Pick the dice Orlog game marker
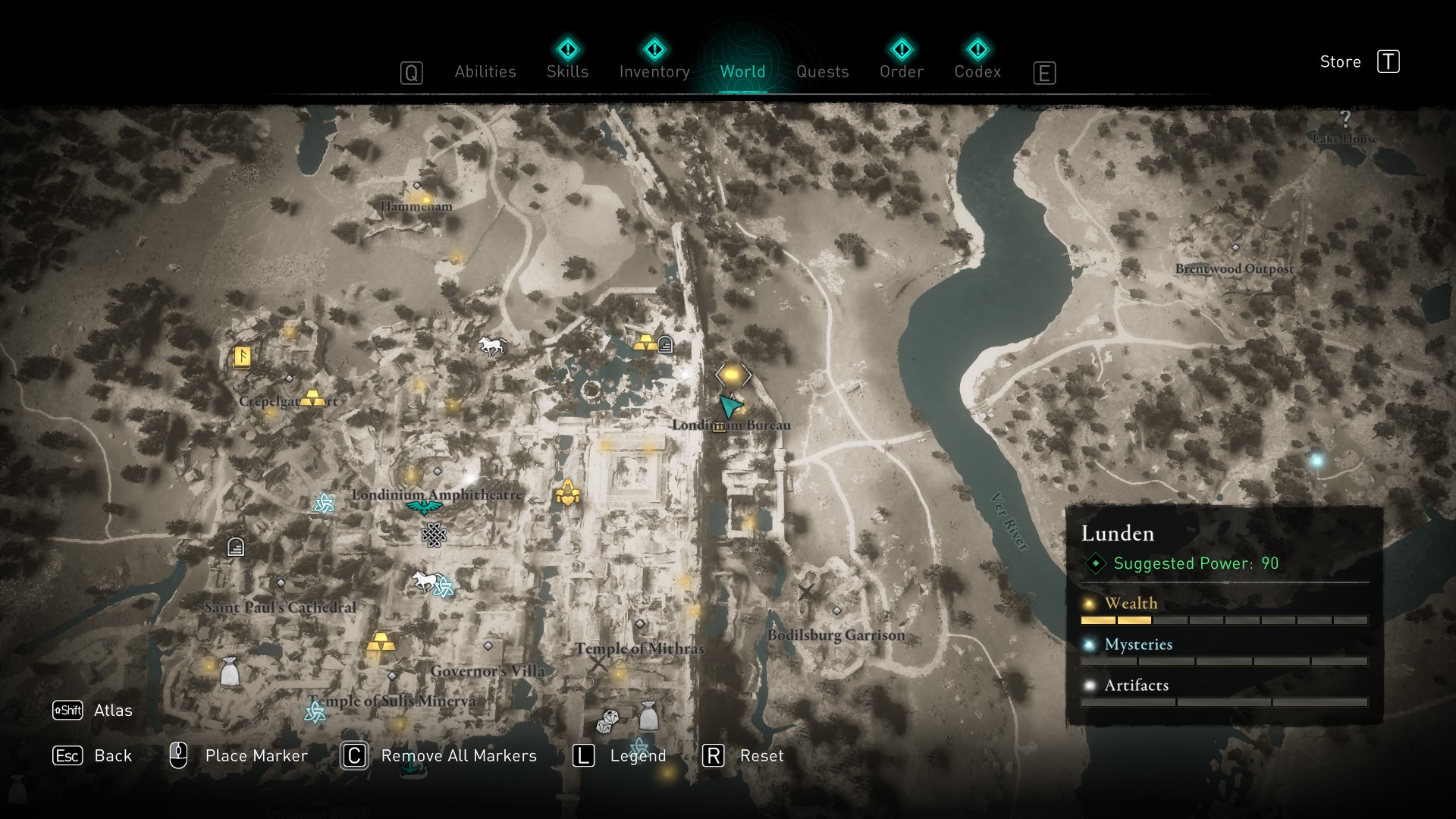The width and height of the screenshot is (1456, 819). 607,720
